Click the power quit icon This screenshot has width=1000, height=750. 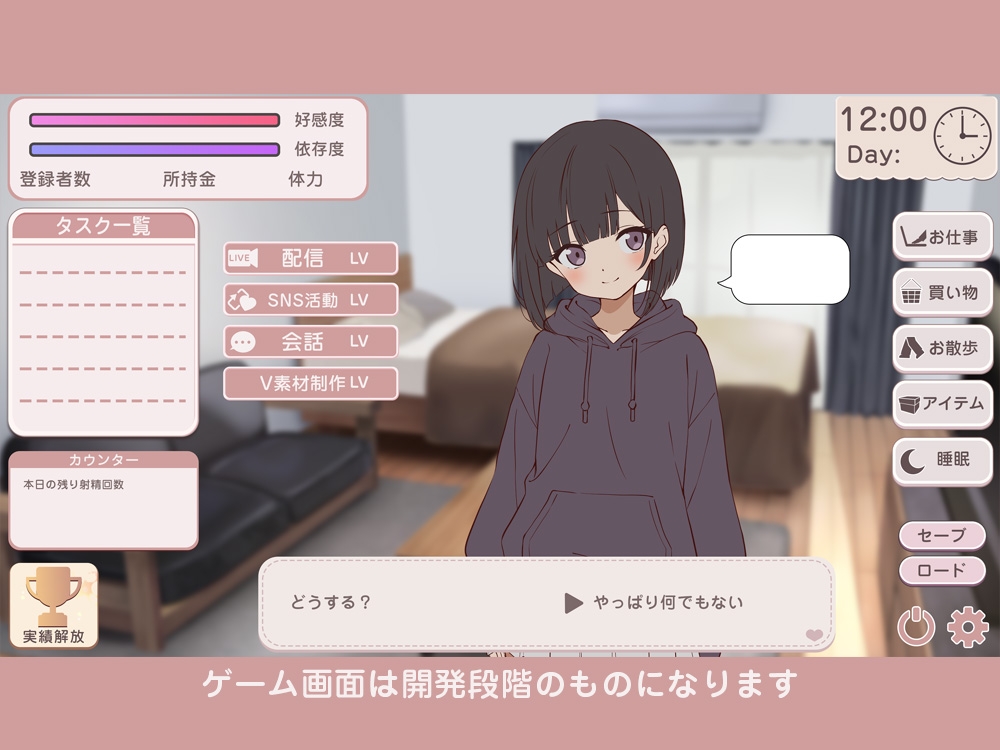coord(916,627)
